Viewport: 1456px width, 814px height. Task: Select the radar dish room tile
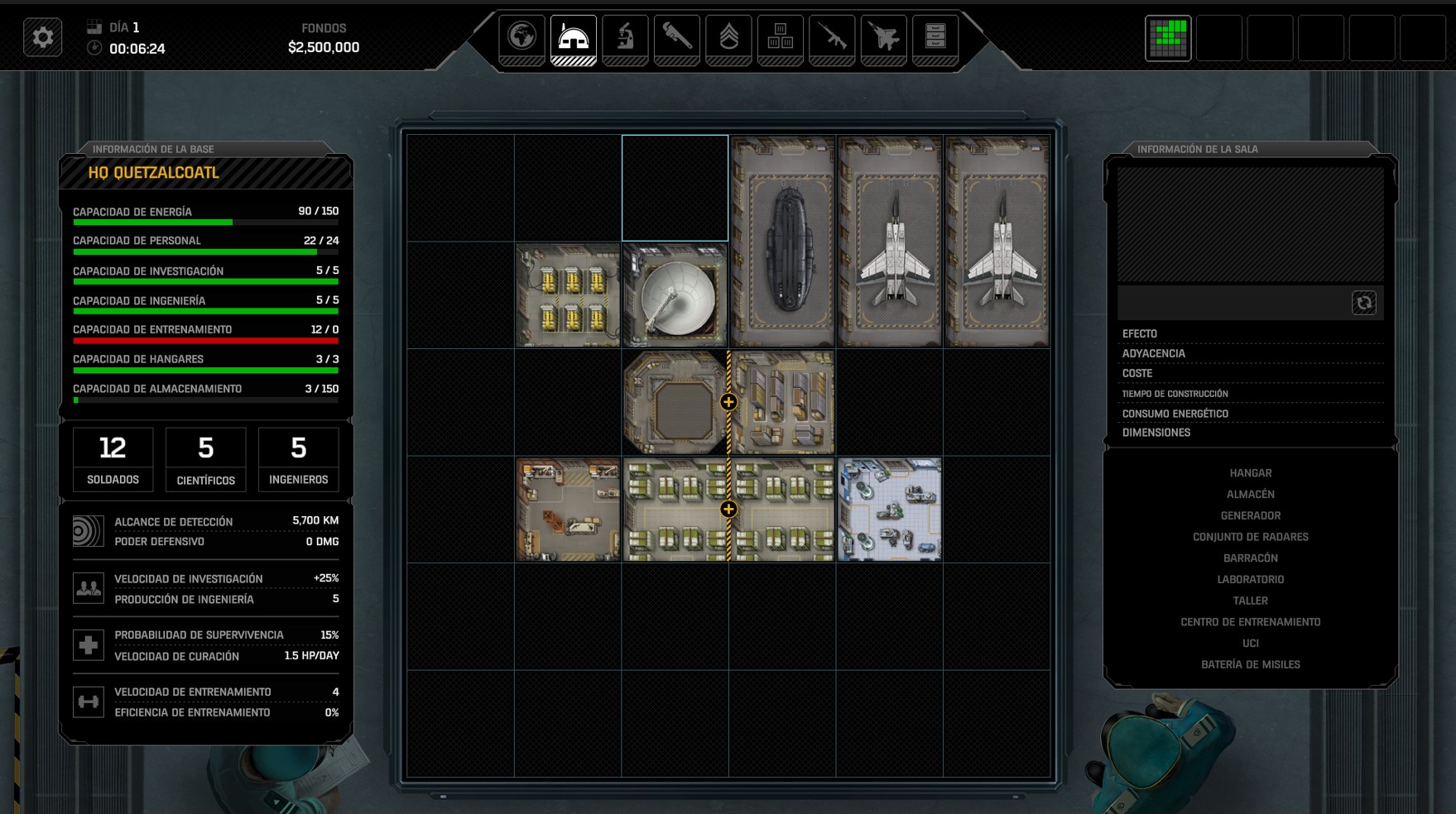pos(675,295)
